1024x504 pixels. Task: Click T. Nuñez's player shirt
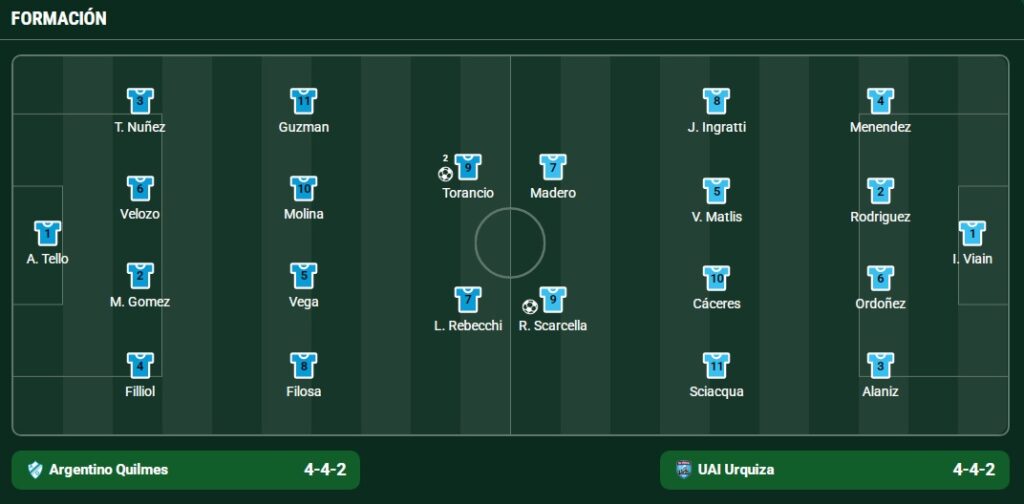[x=140, y=101]
